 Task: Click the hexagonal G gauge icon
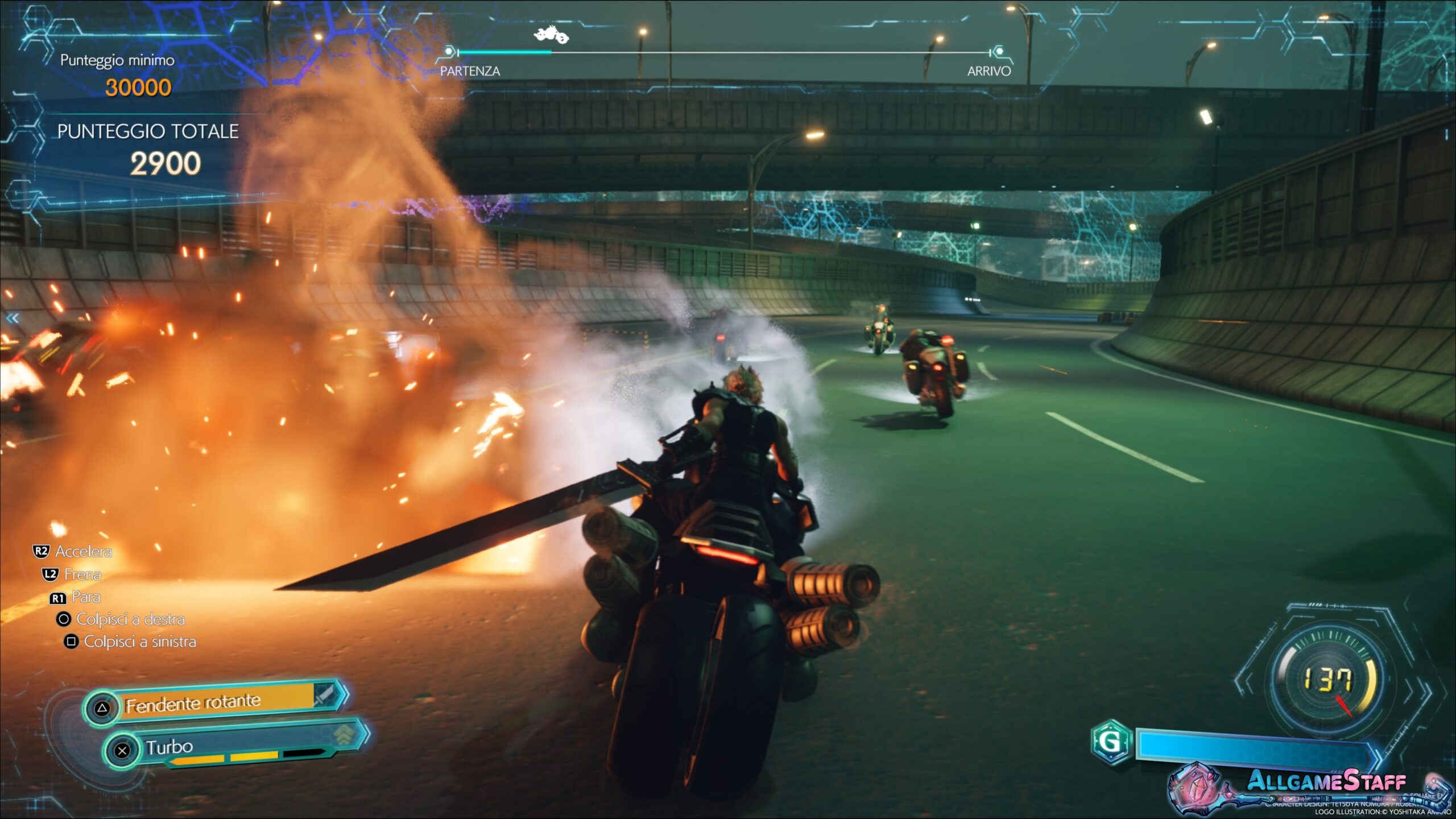point(1111,741)
